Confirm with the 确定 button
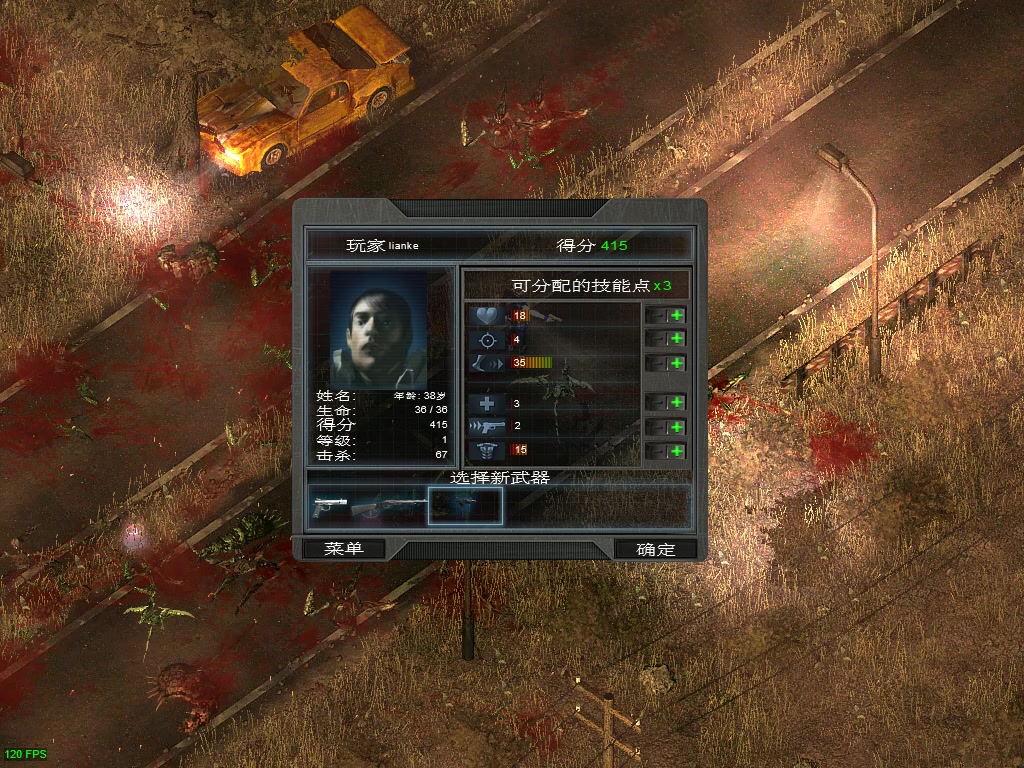1024x768 pixels. coord(656,548)
